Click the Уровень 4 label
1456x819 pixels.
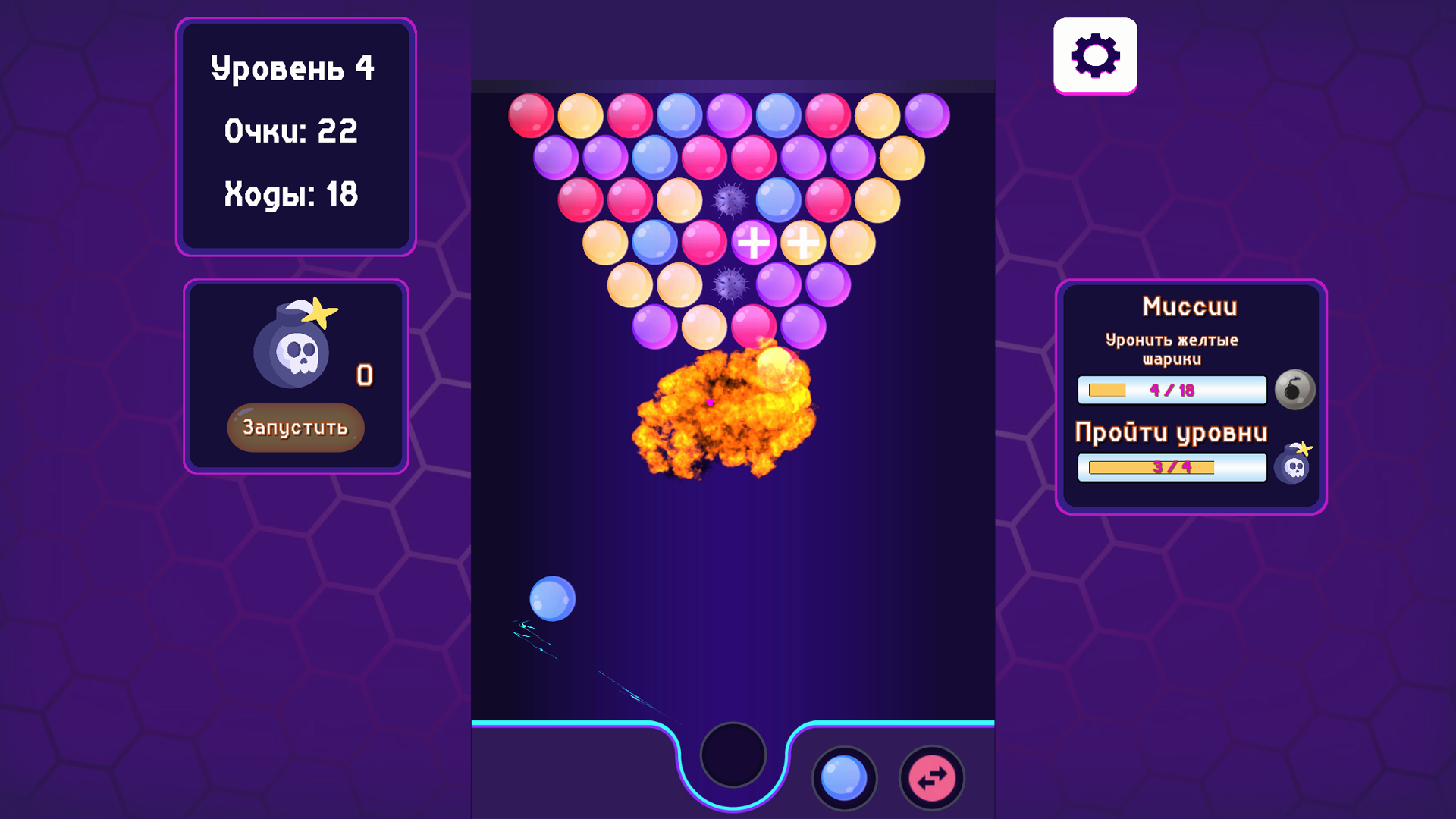click(x=295, y=68)
